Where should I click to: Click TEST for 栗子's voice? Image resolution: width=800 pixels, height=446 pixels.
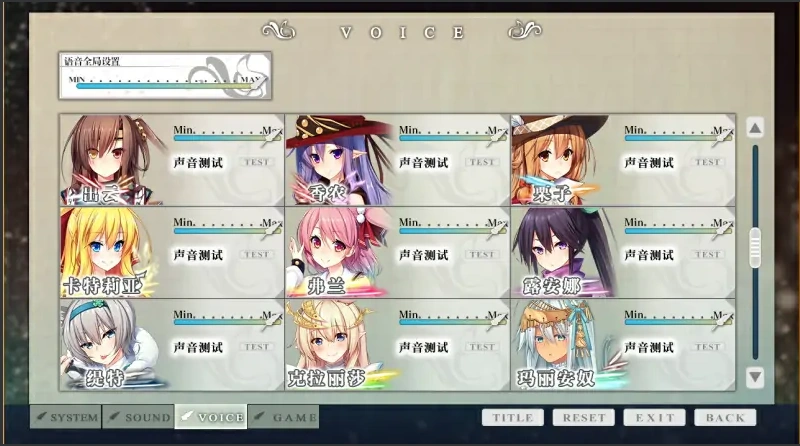pos(708,161)
